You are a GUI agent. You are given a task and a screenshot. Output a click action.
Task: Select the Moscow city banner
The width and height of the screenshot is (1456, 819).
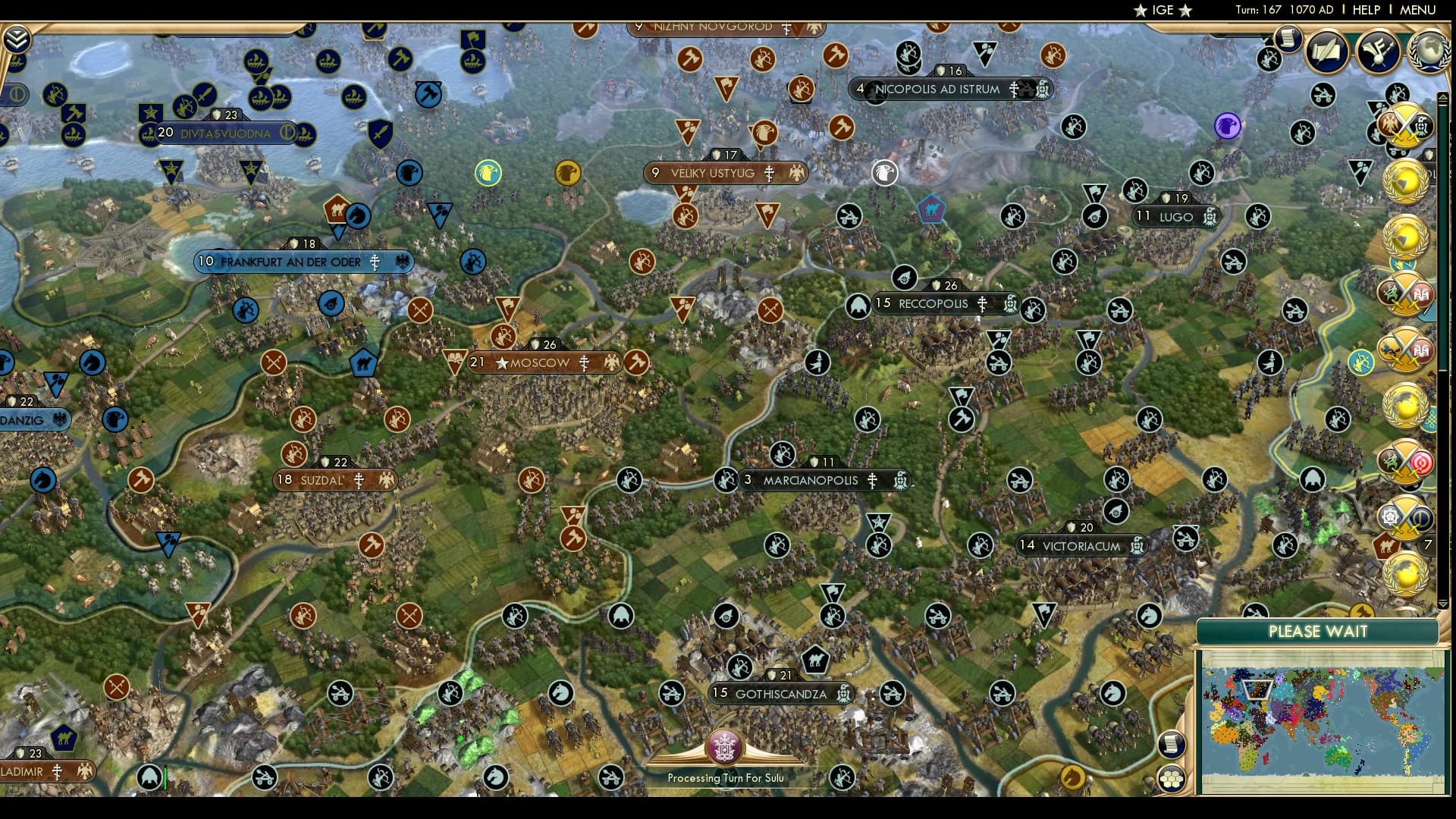(540, 362)
